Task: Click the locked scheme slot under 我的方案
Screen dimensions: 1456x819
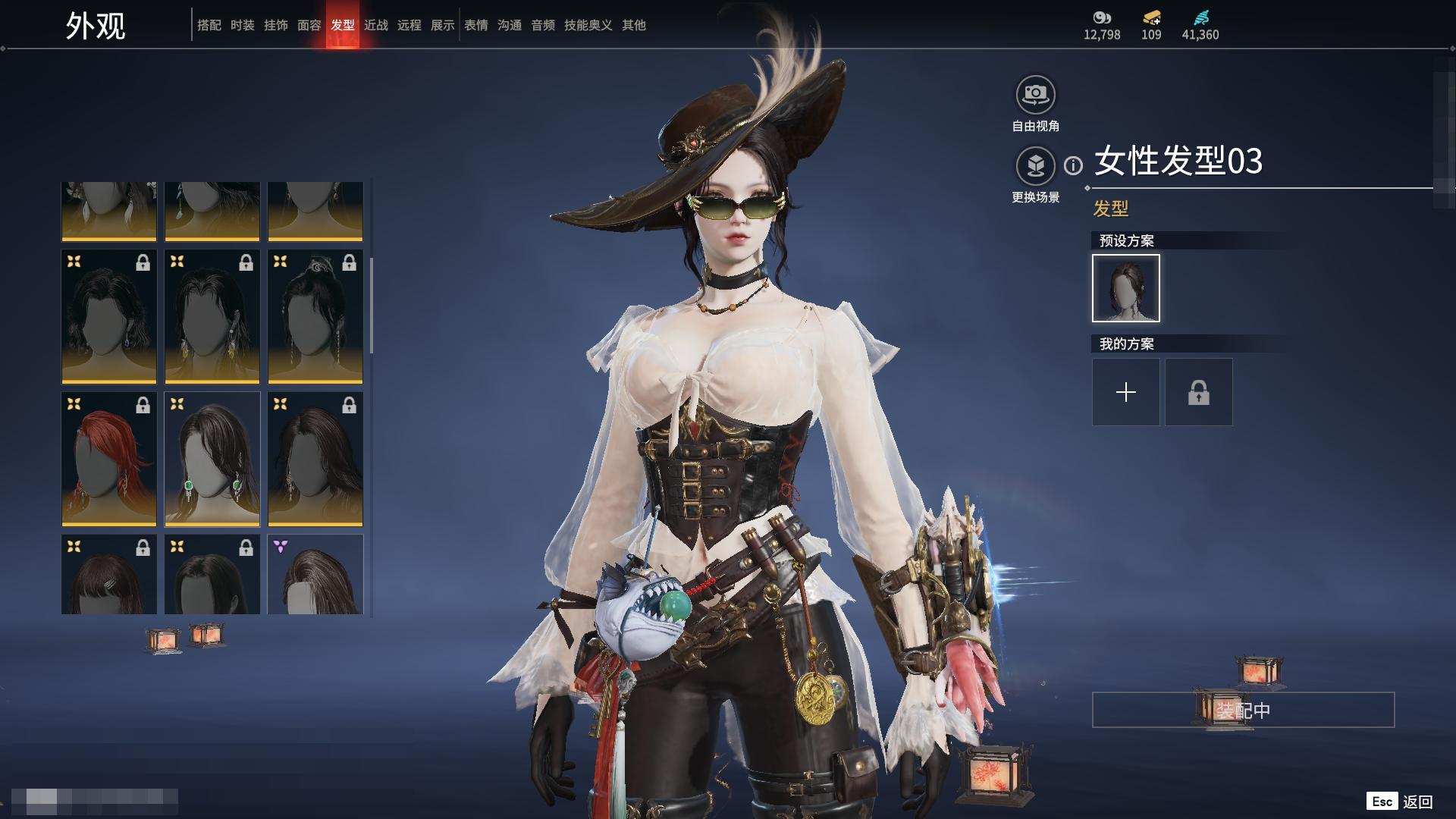Action: point(1198,392)
